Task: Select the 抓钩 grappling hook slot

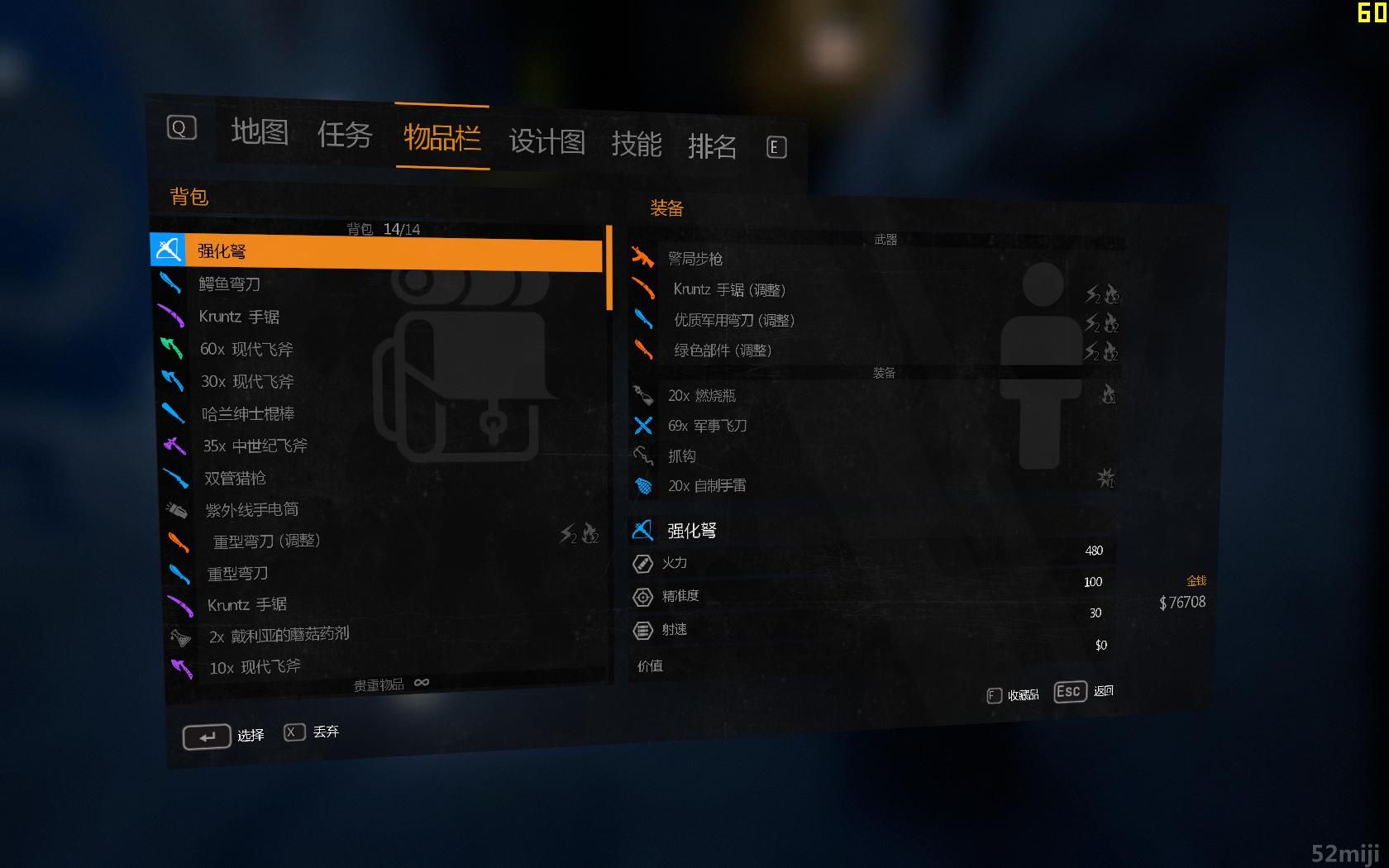Action: pyautogui.click(x=682, y=455)
